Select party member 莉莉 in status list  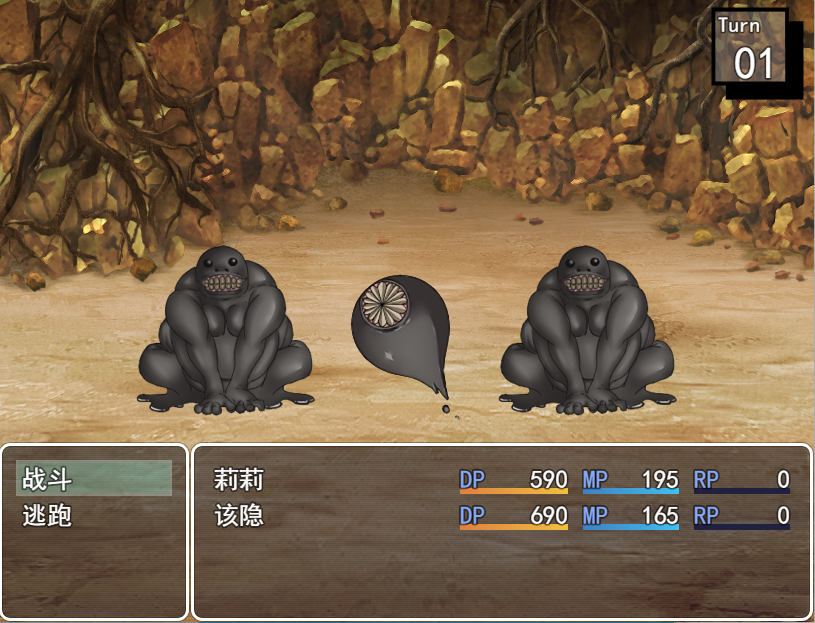(x=238, y=479)
